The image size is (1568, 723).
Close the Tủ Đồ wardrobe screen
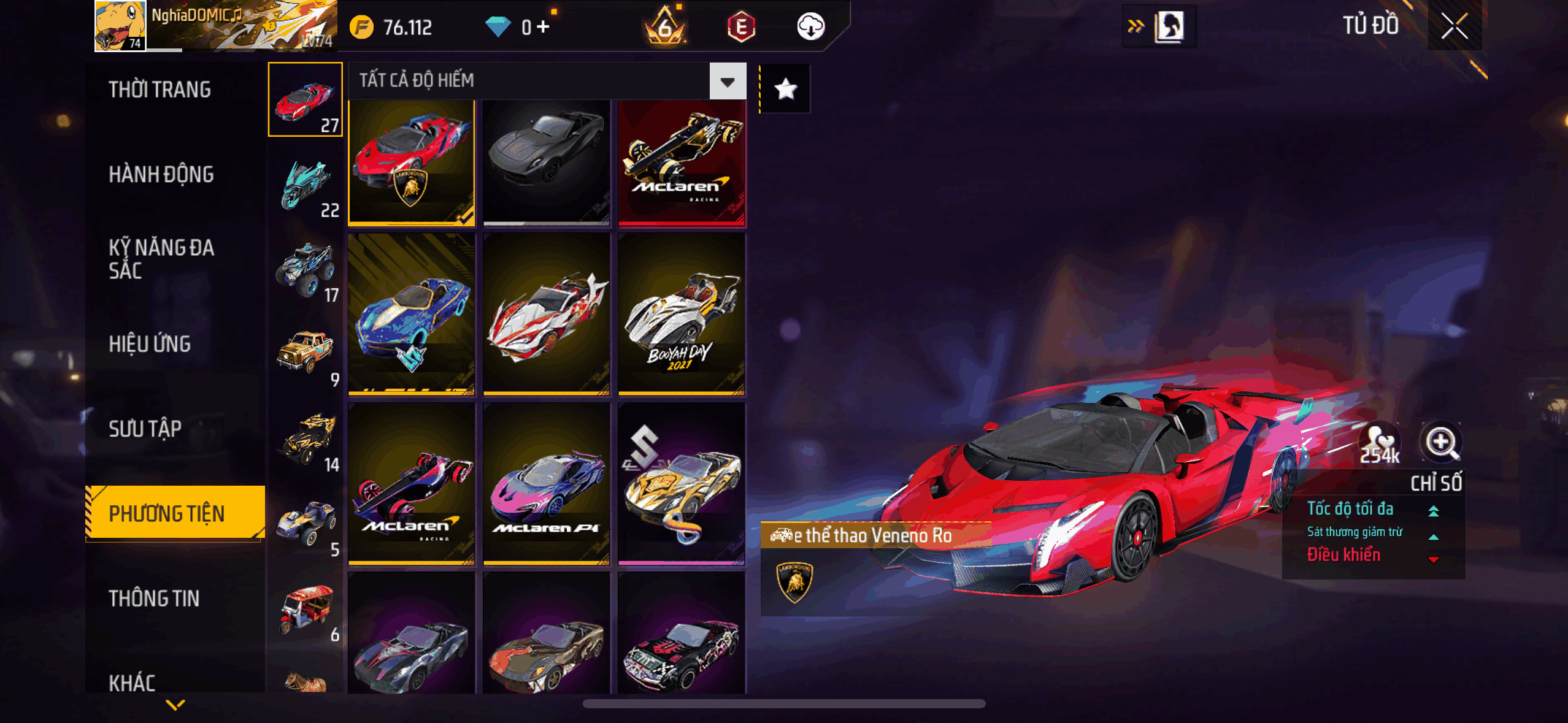point(1454,26)
